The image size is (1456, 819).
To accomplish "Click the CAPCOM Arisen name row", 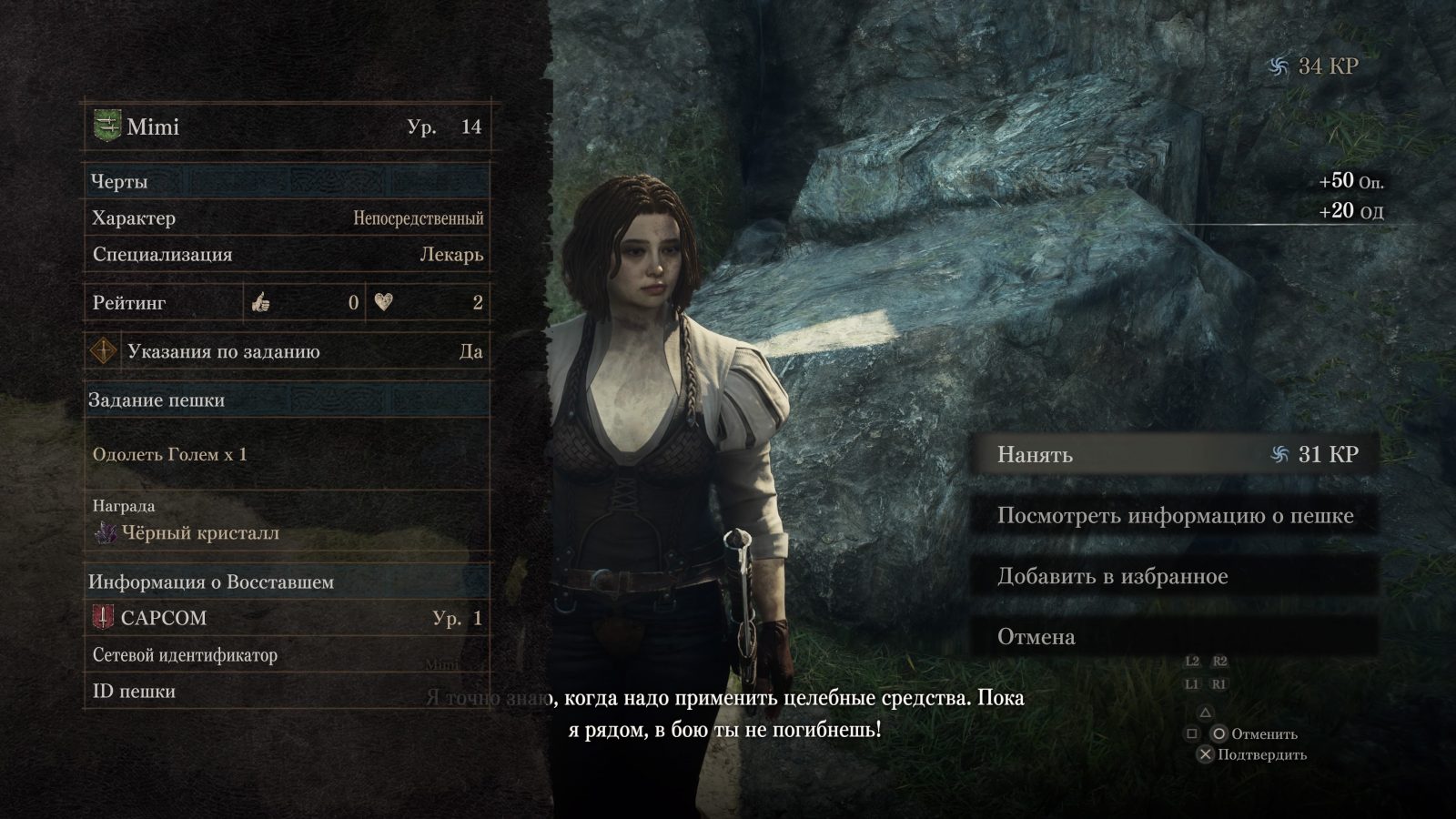I will tap(287, 619).
